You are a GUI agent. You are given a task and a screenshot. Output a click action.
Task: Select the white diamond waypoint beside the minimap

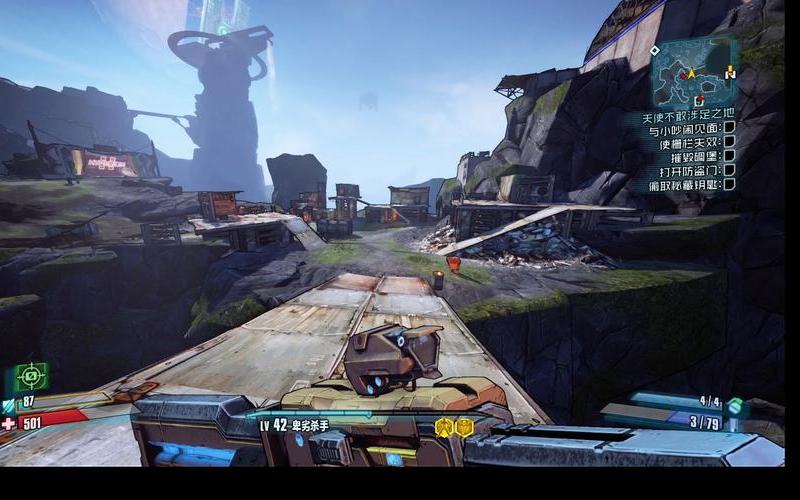coord(654,51)
